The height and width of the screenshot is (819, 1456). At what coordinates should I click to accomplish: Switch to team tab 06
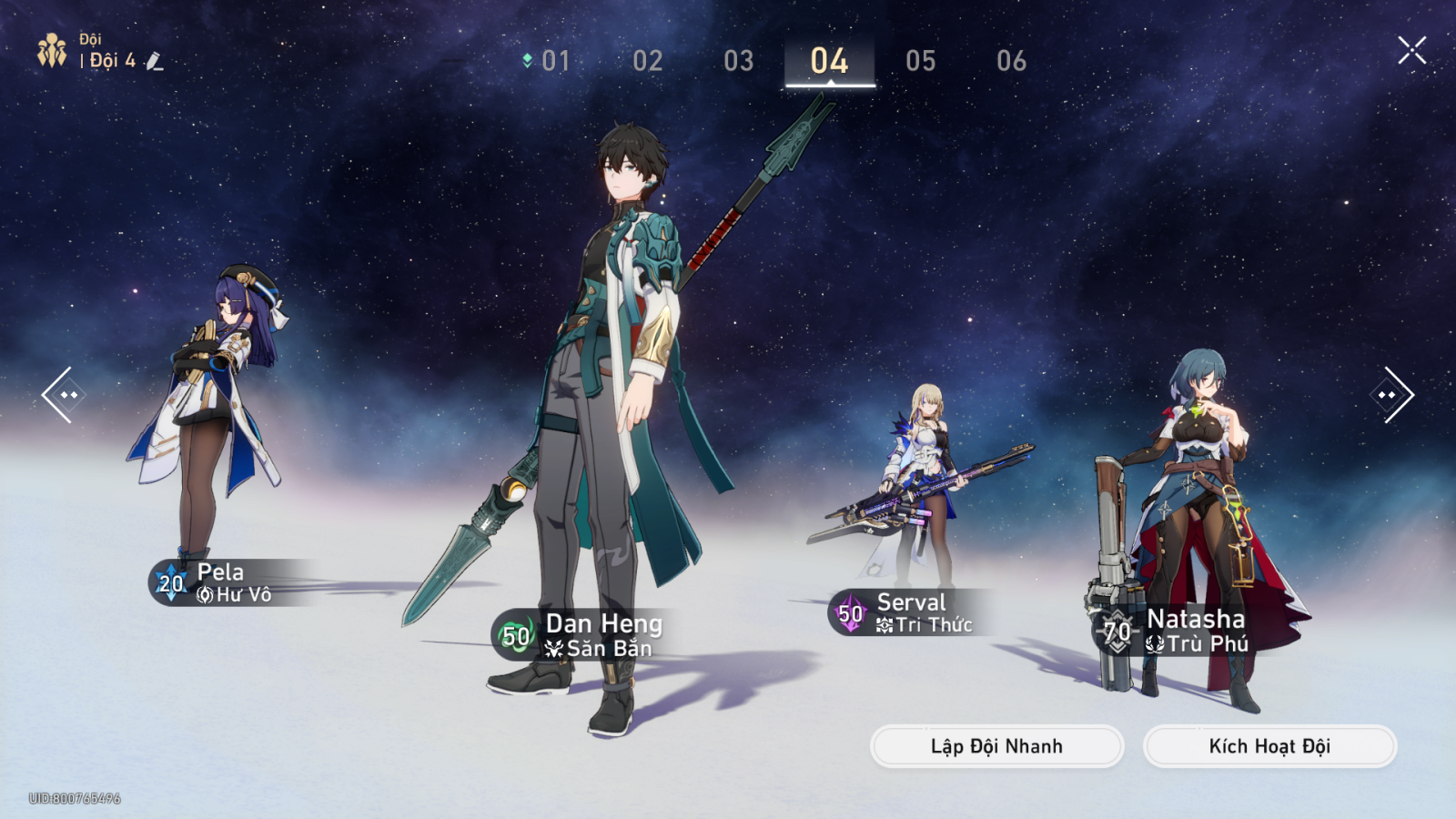tap(1012, 61)
